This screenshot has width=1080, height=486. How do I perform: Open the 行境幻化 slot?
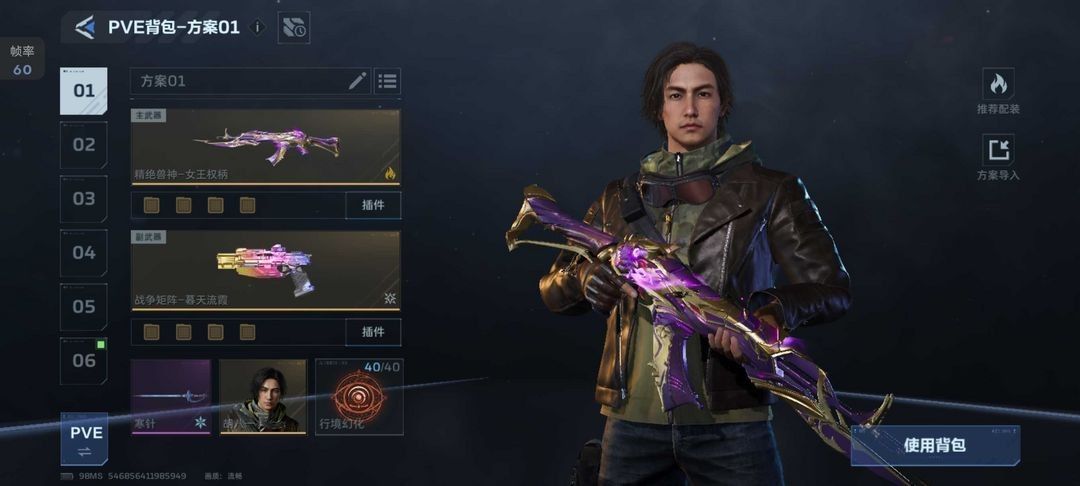click(359, 397)
